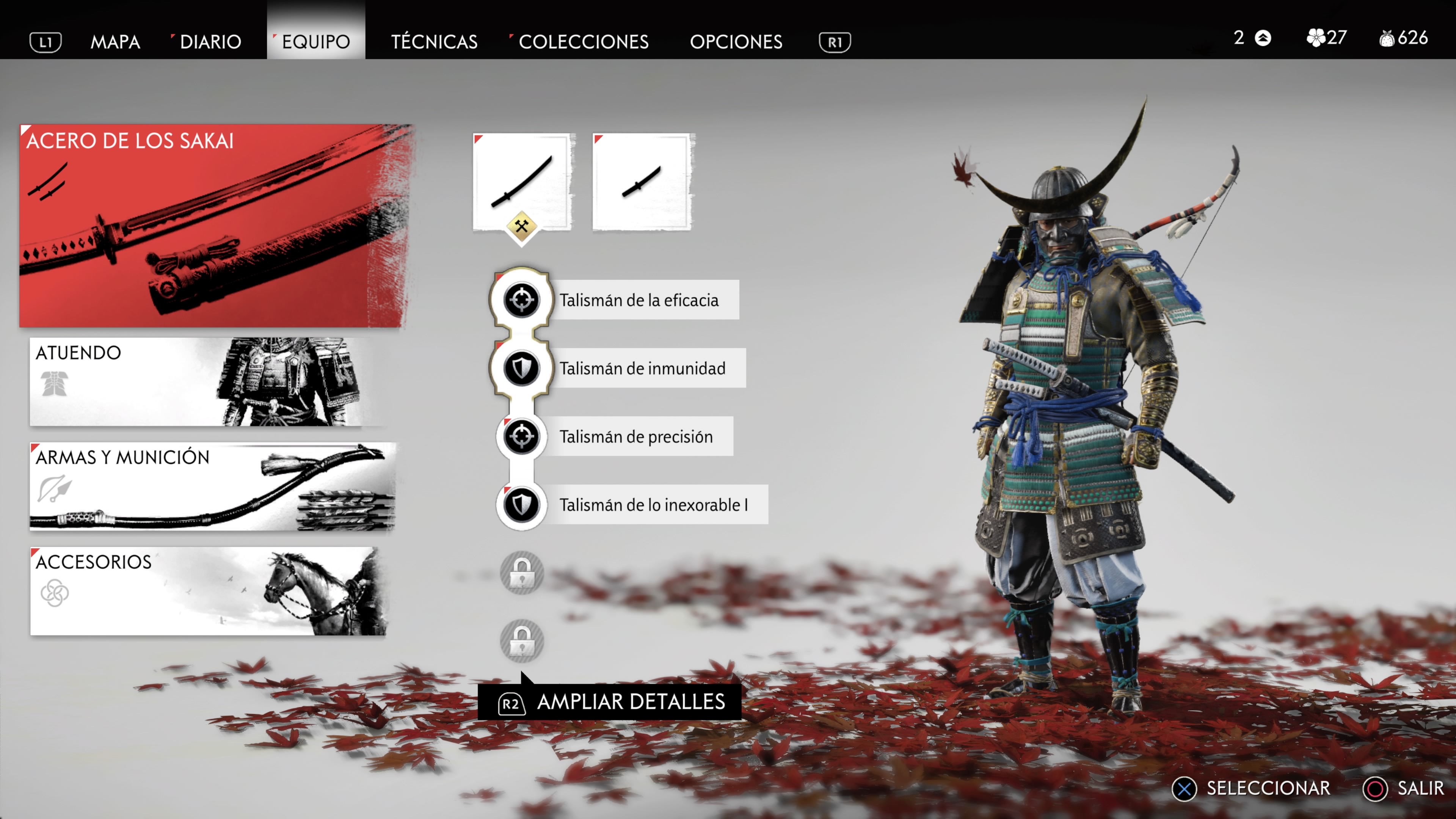Screen dimensions: 1456x819
Task: Open the Colecciones tab
Action: (x=583, y=42)
